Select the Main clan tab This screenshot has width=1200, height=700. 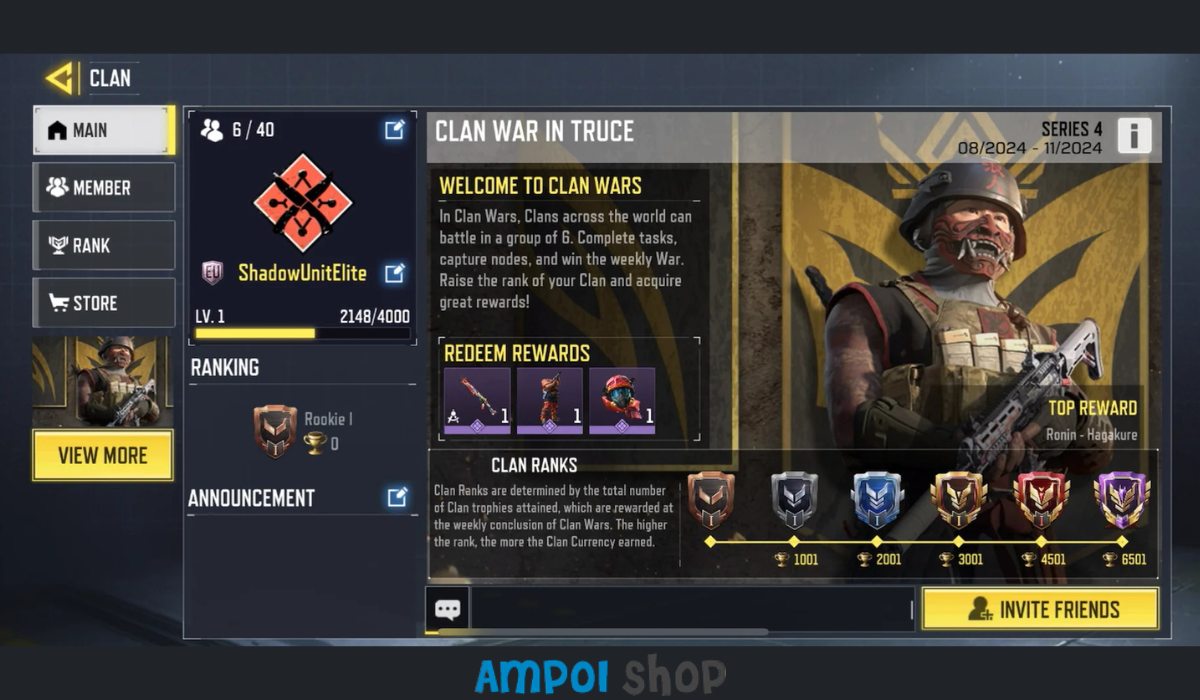tap(104, 130)
